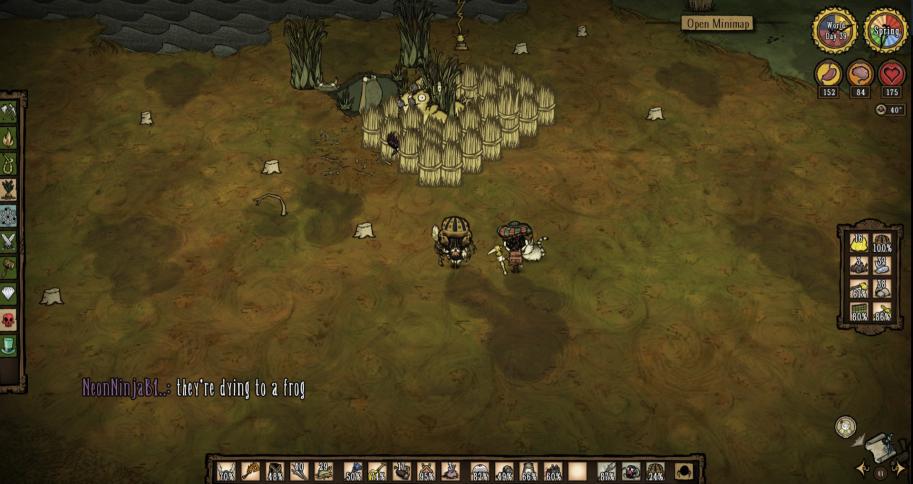Viewport: 913px width, 484px height.
Task: Rotate camera with the left arrow
Action: pyautogui.click(x=861, y=468)
